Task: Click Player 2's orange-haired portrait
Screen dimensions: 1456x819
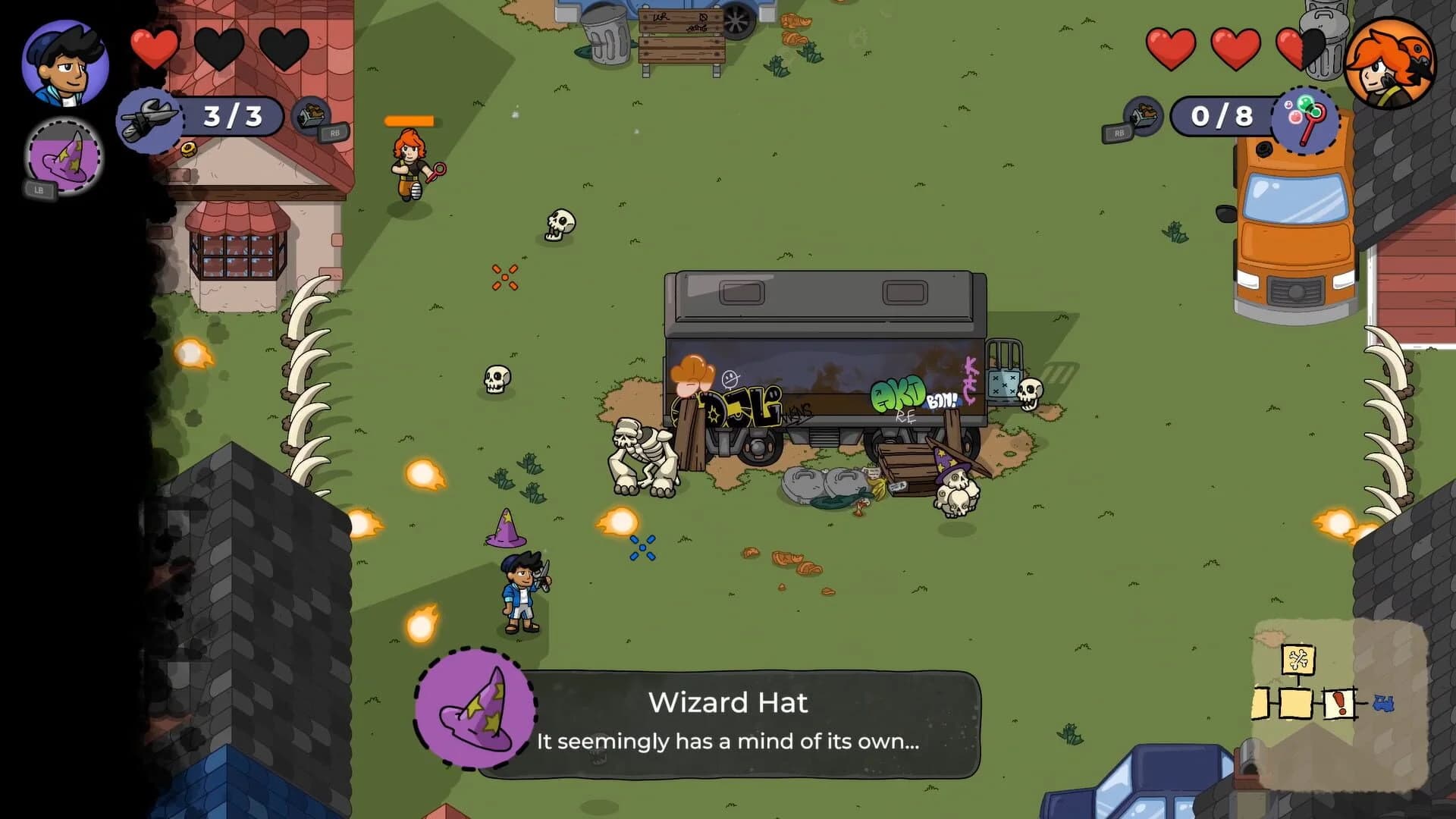Action: 1392,64
